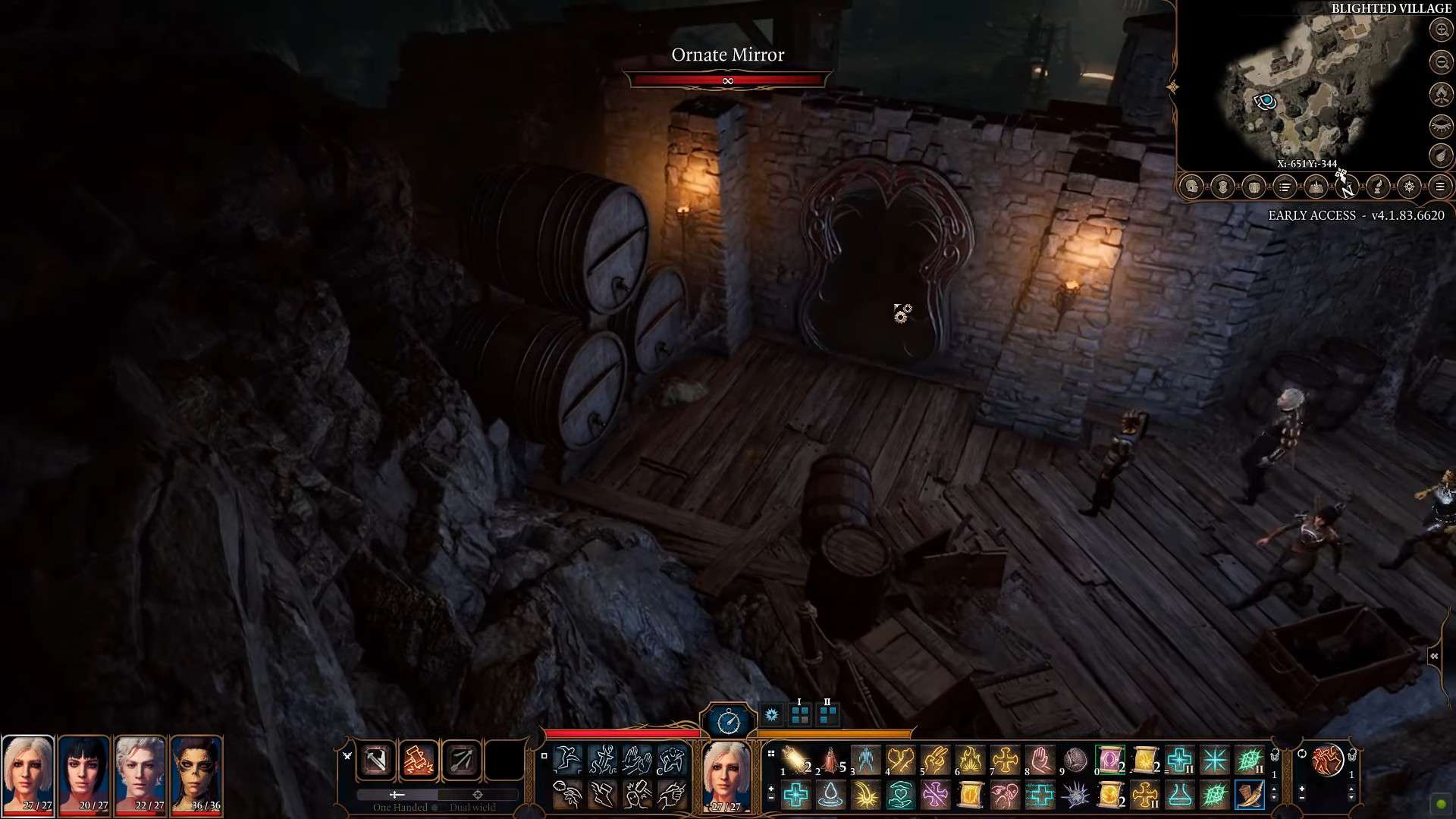
Task: Use the red potion in slot 2
Action: (x=833, y=760)
